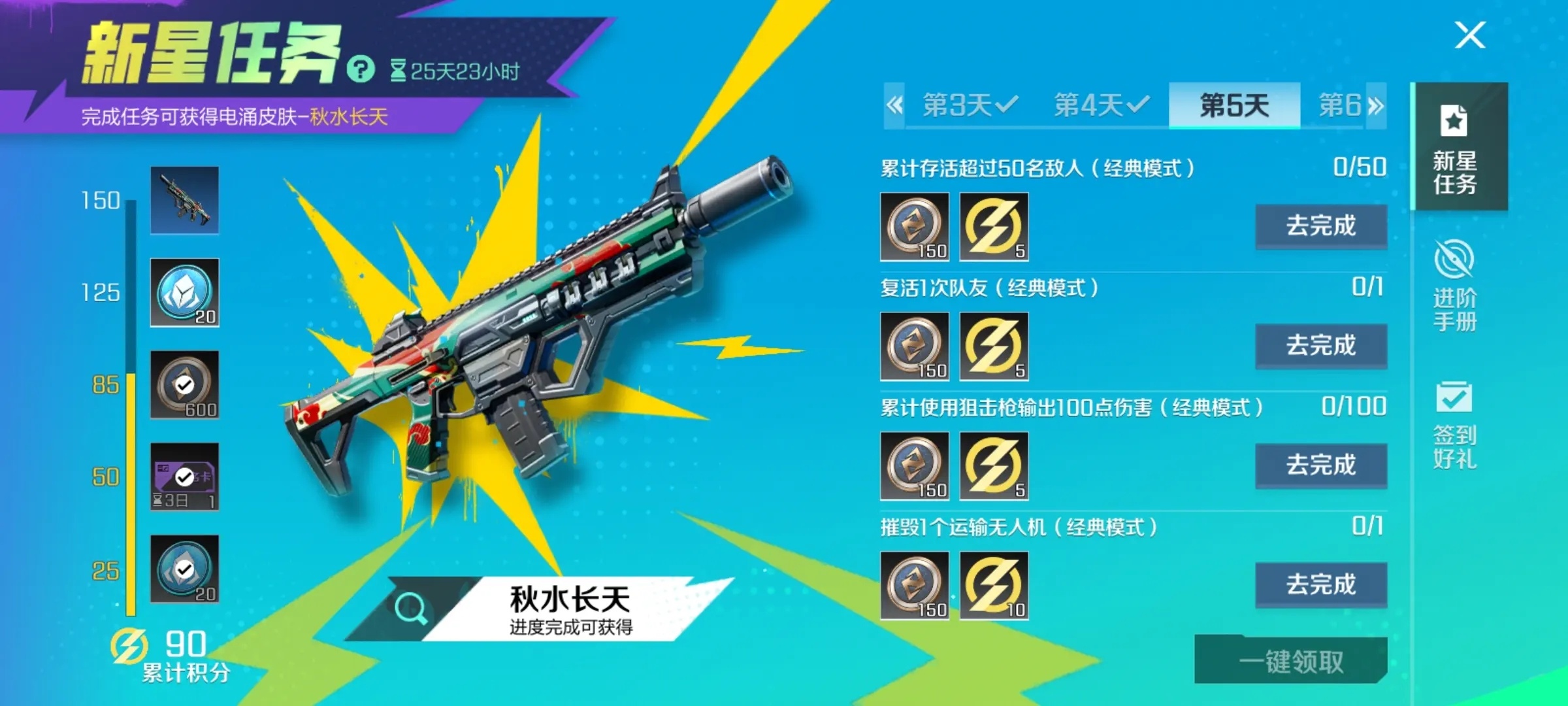Click the right double-arrow day scroller
This screenshot has height=706, width=1568.
click(1375, 105)
